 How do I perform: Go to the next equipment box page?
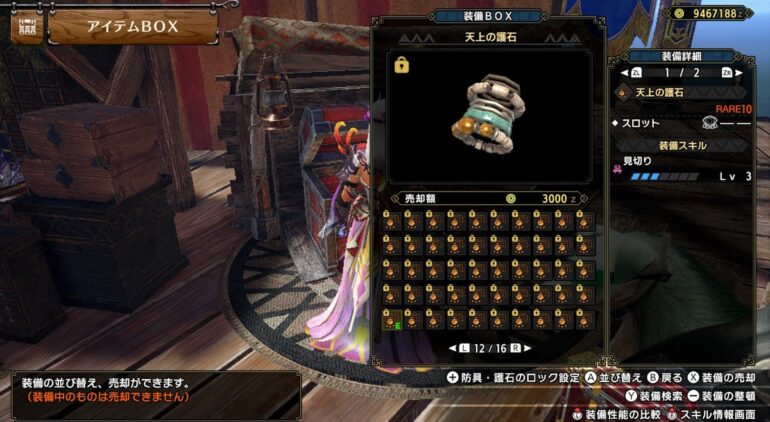click(526, 348)
